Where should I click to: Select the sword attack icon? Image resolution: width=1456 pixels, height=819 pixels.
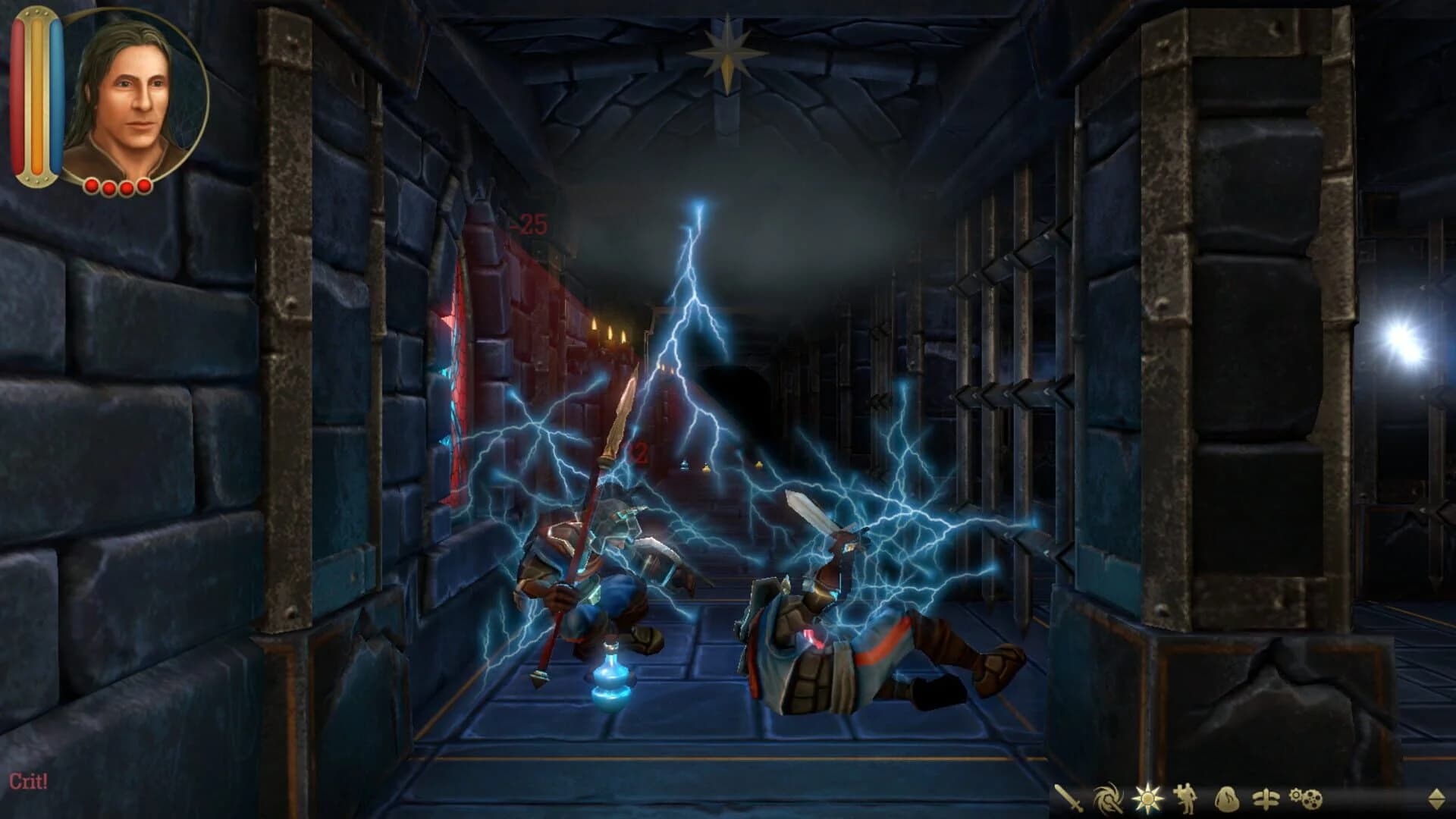(x=1070, y=796)
